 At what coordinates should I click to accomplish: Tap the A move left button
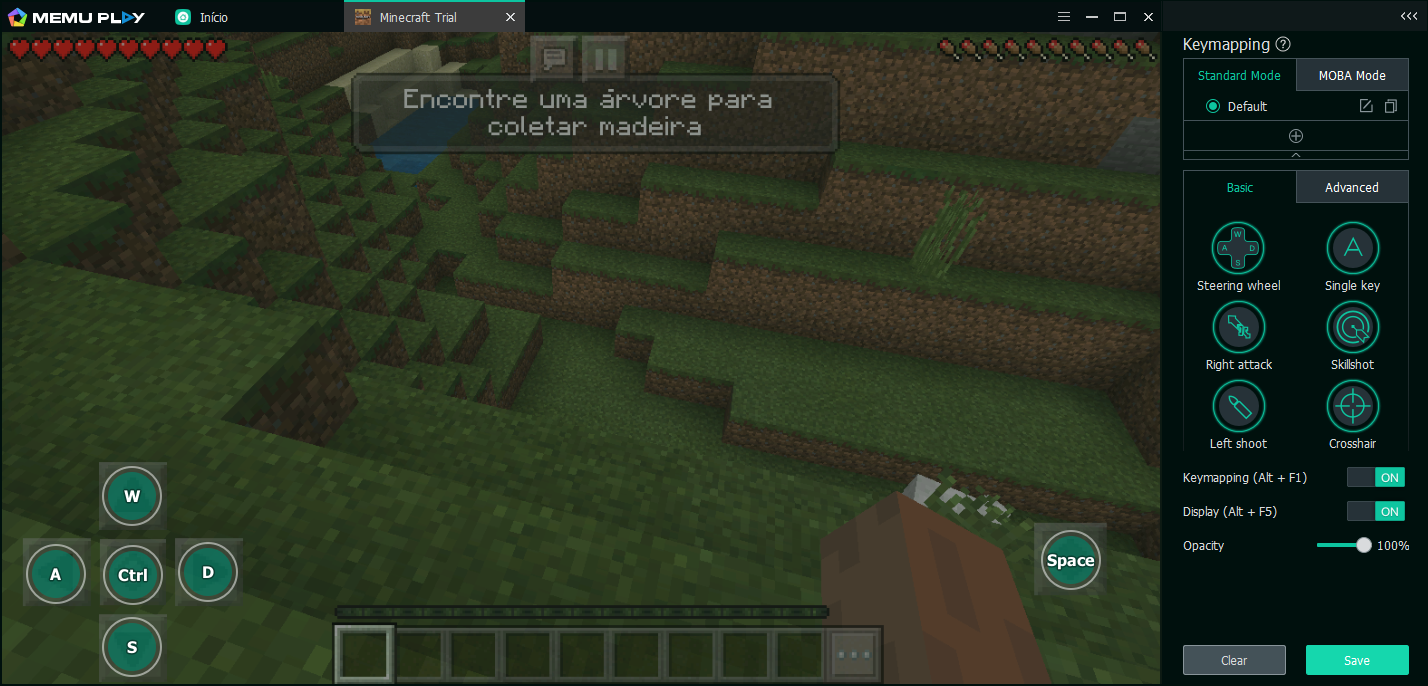(x=56, y=574)
